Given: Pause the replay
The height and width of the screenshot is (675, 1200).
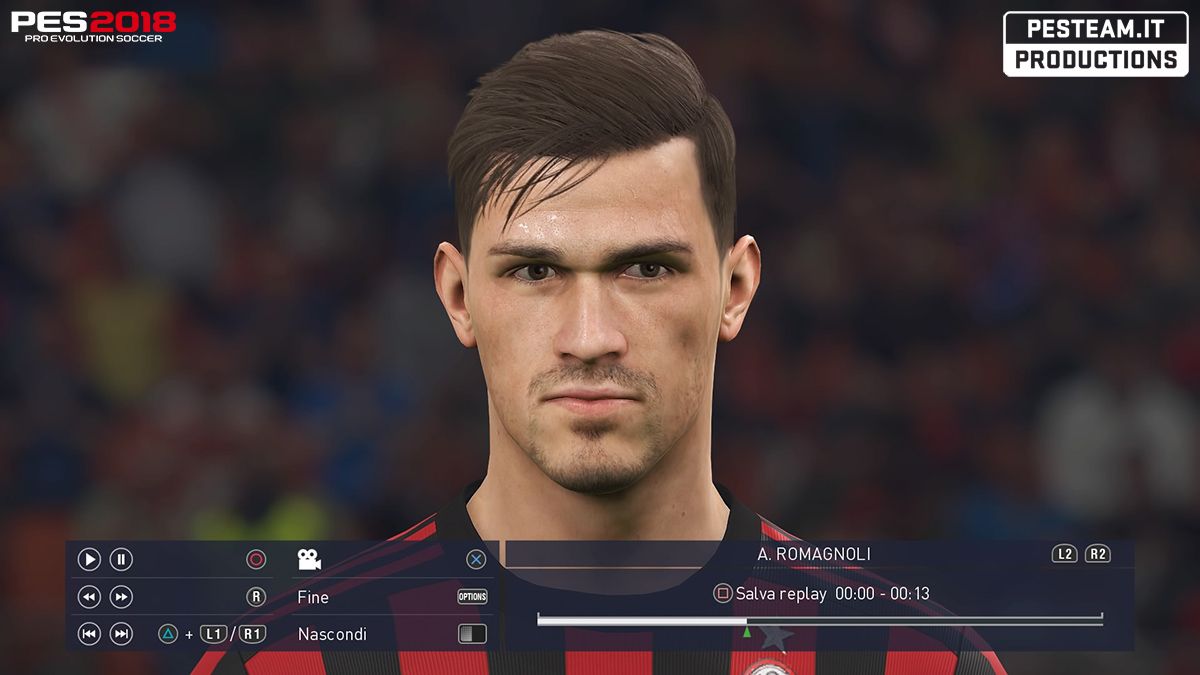Looking at the screenshot, I should pyautogui.click(x=121, y=560).
